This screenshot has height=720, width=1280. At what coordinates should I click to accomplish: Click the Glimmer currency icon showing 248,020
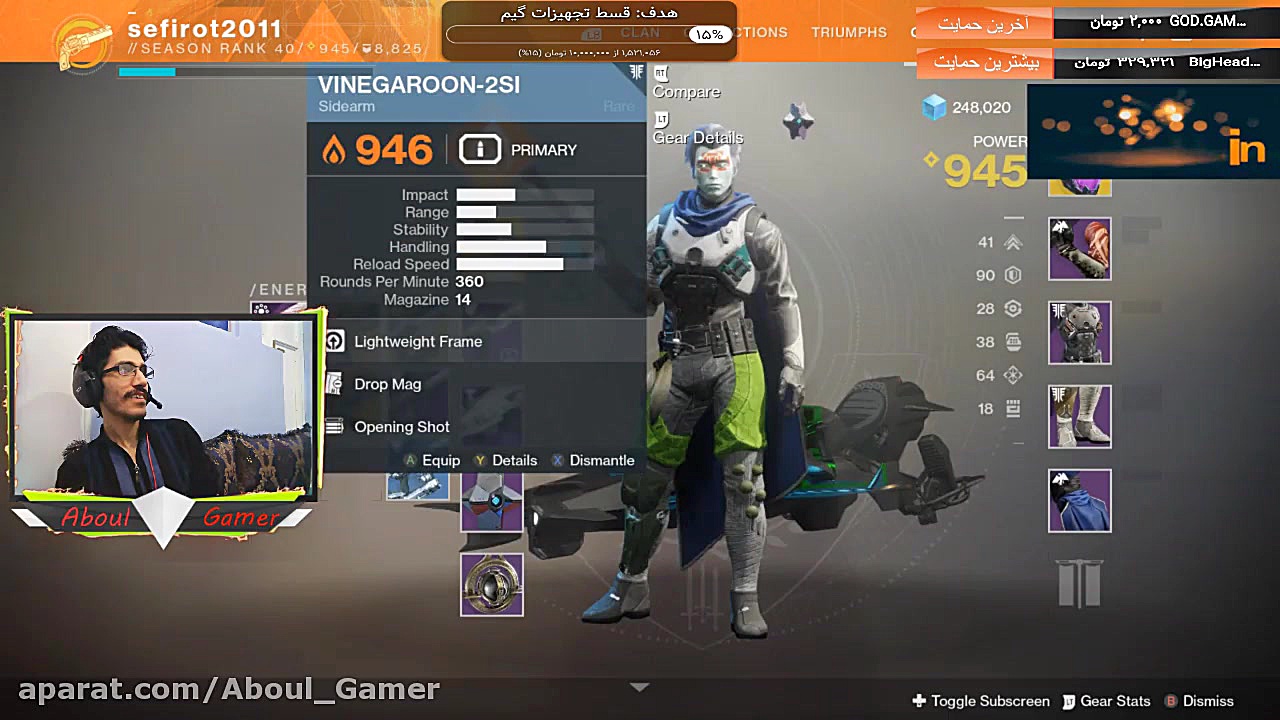coord(933,107)
